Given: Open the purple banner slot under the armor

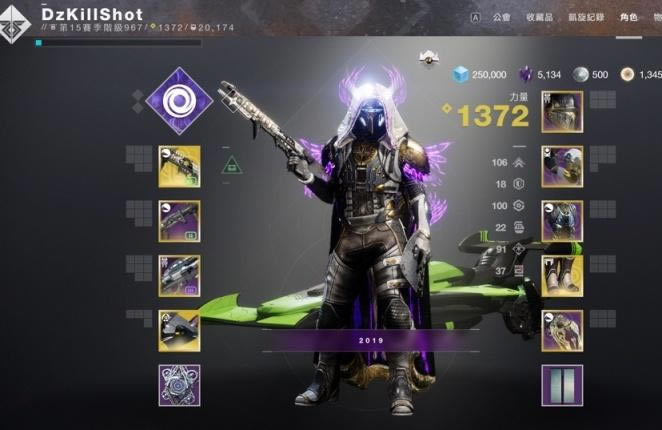Looking at the screenshot, I should coord(562,385).
